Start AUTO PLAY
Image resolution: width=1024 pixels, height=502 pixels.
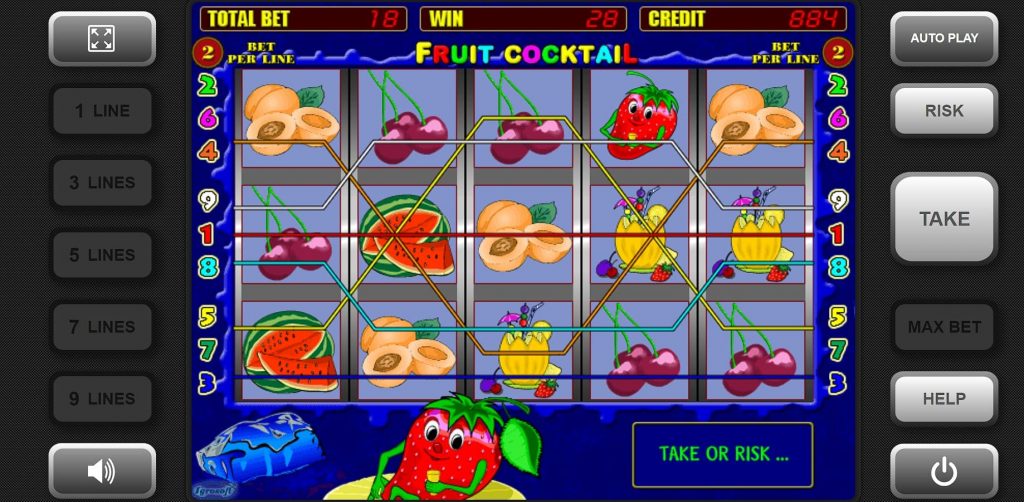pos(944,39)
